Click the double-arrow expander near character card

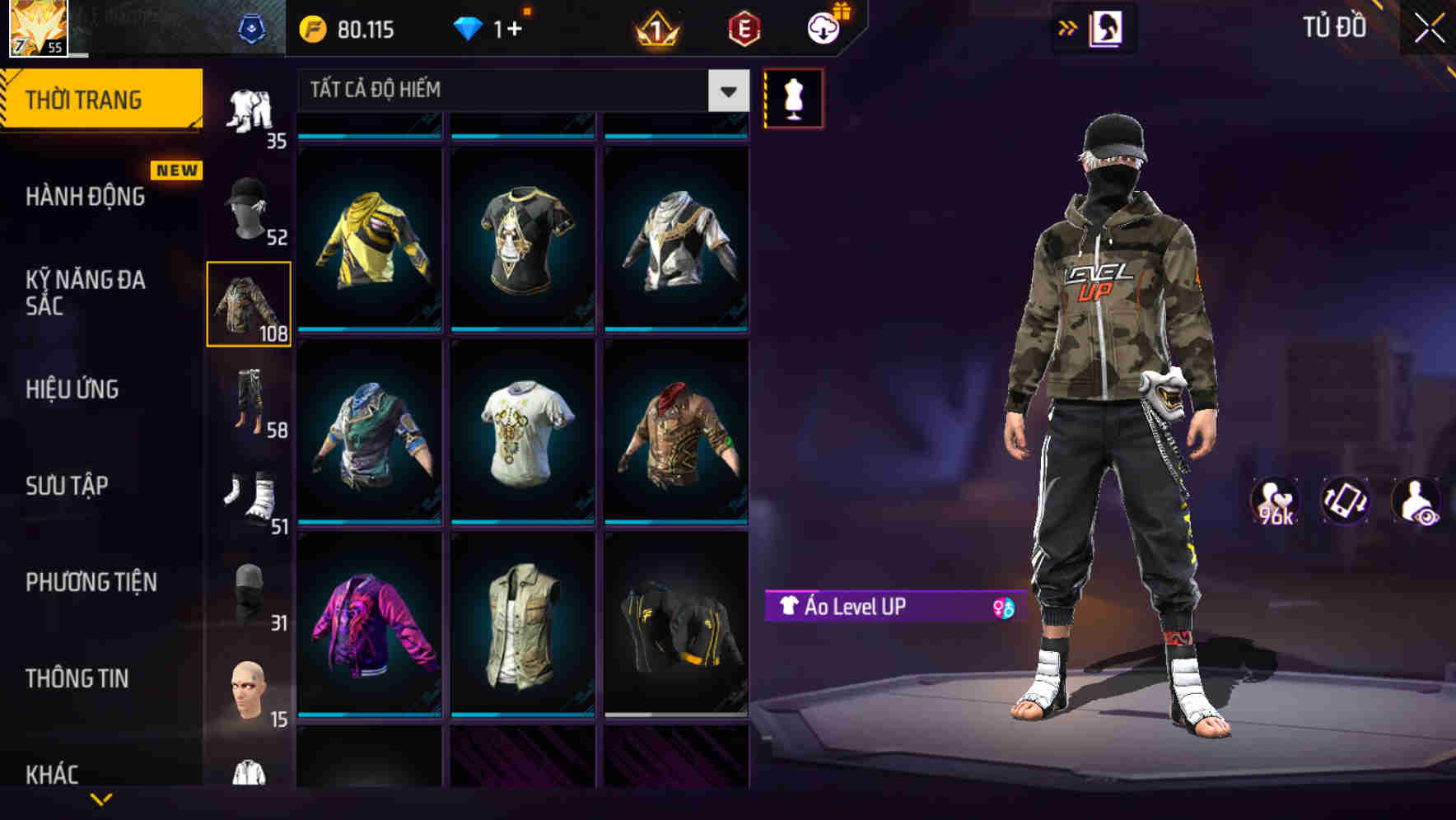1067,28
